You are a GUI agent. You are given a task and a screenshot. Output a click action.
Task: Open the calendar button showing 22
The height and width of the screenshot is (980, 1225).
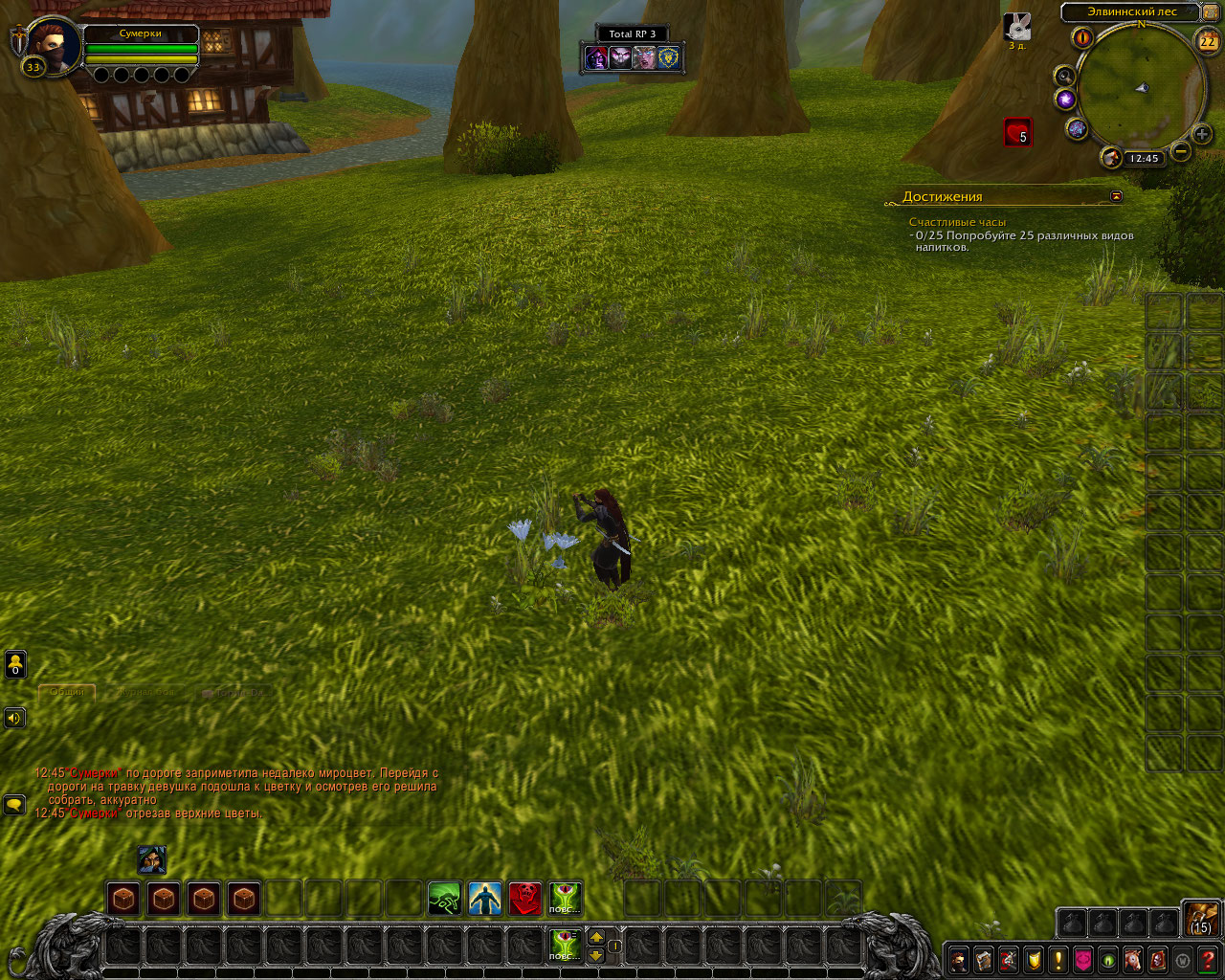(x=1207, y=41)
